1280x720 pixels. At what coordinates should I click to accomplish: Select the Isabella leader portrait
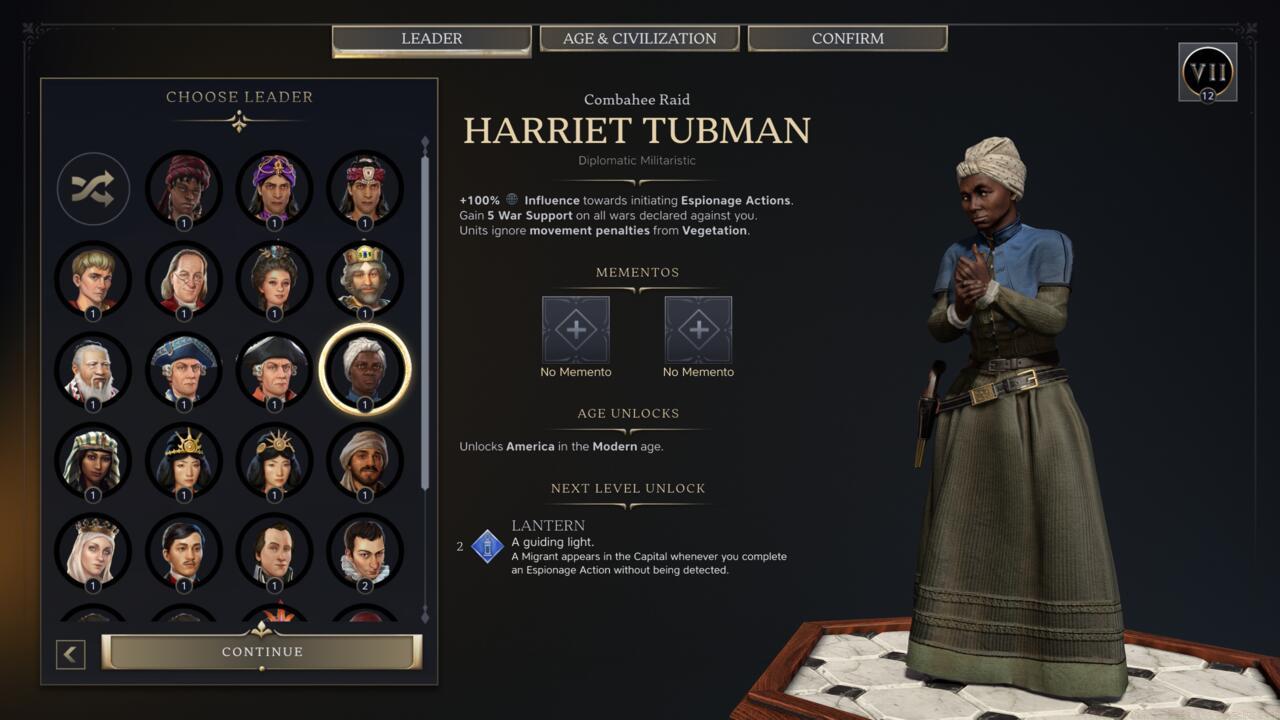pyautogui.click(x=93, y=549)
